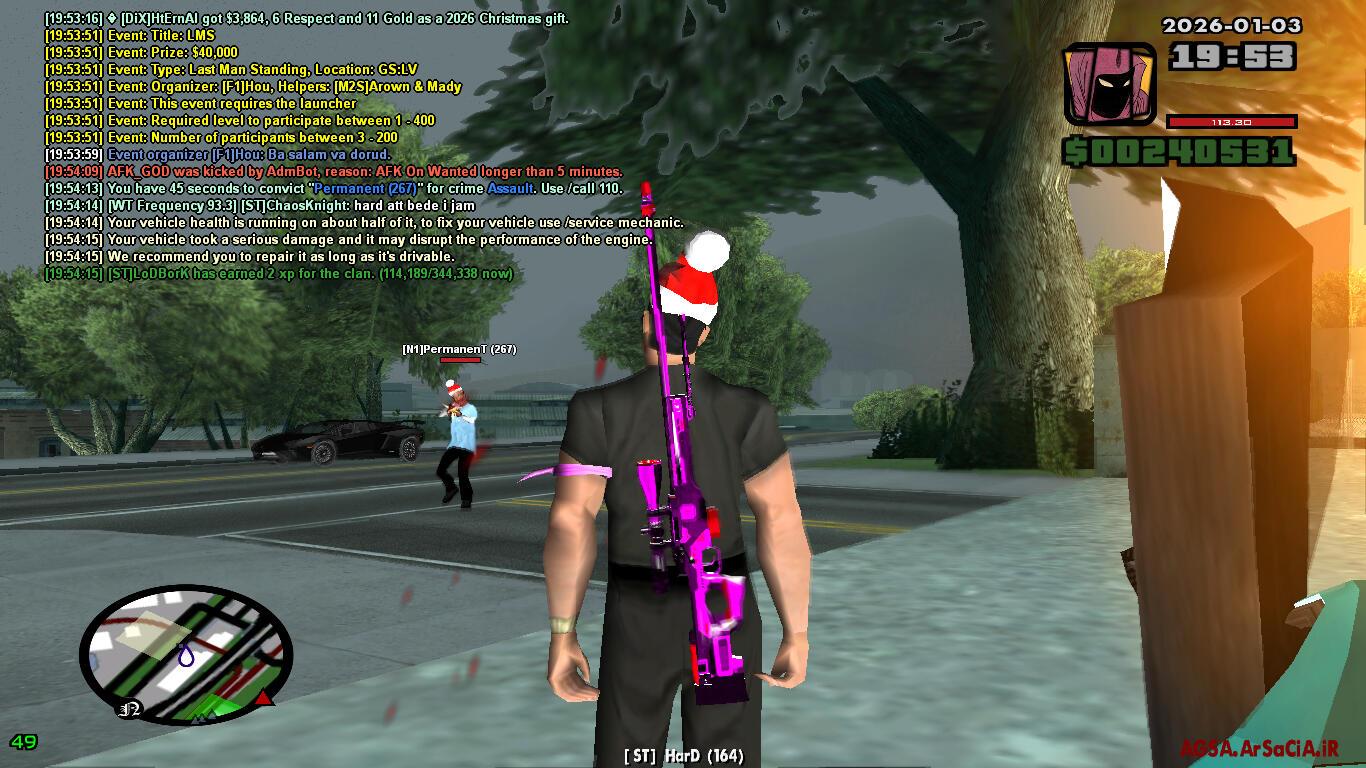The image size is (1366, 768).
Task: Click the North compass marker on the radar
Action: pyautogui.click(x=130, y=709)
